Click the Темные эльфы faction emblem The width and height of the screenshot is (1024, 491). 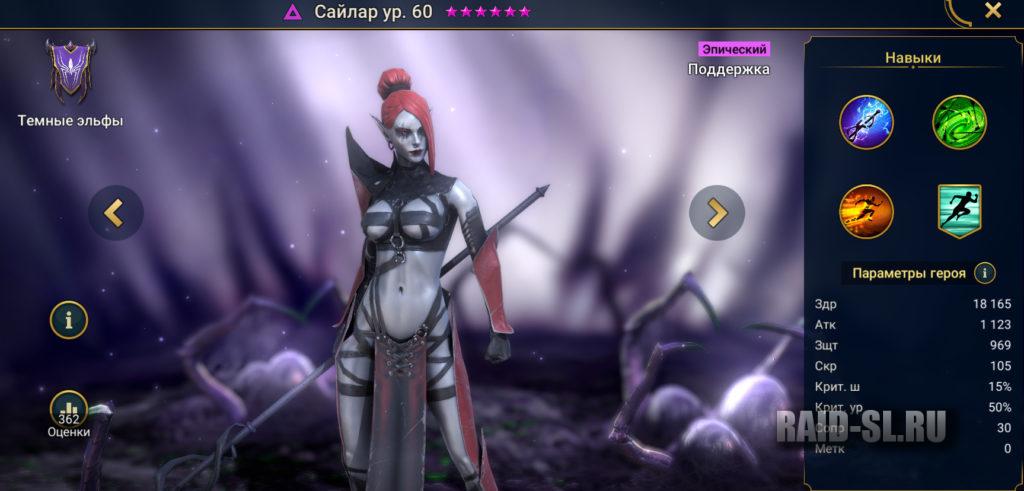[69, 72]
